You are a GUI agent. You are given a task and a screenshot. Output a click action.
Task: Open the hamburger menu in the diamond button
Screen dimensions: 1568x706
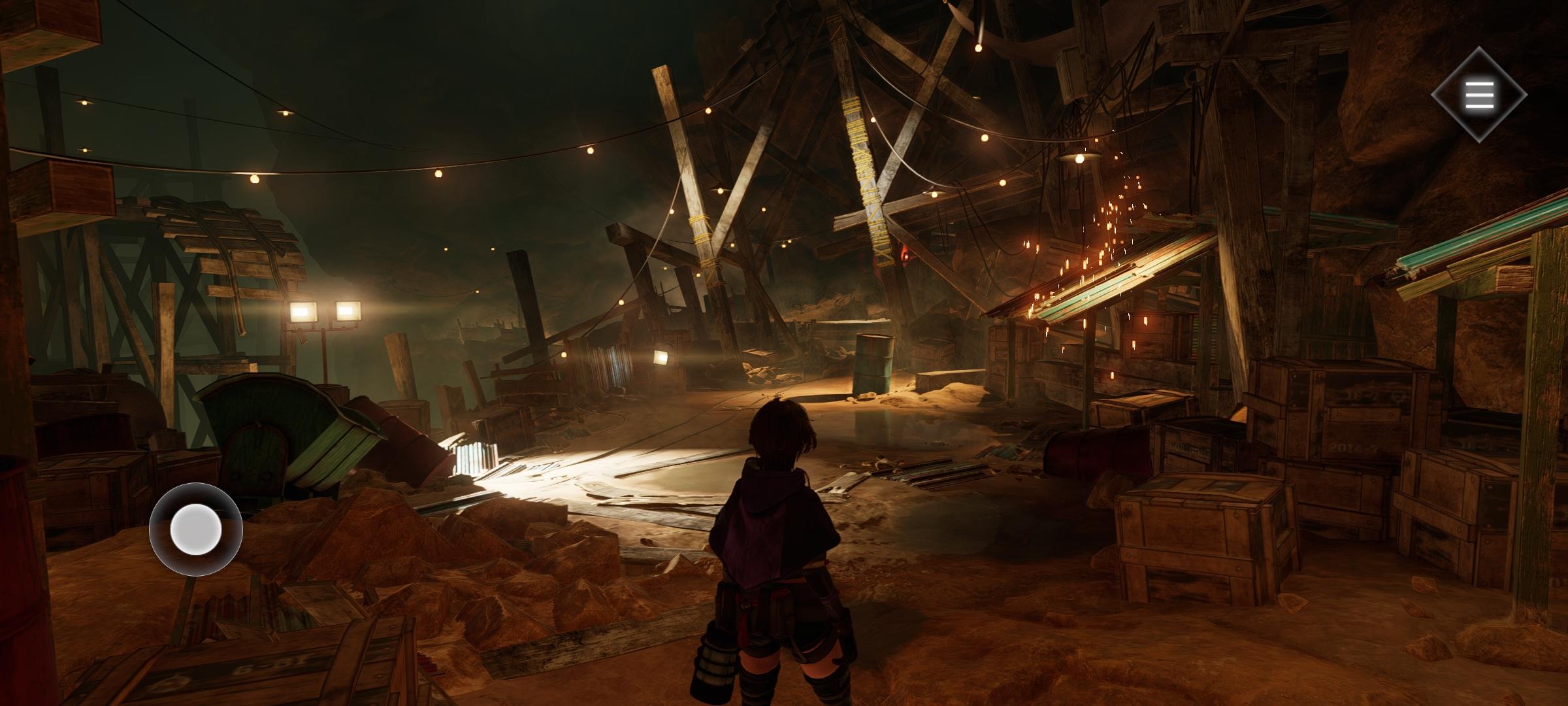1479,95
